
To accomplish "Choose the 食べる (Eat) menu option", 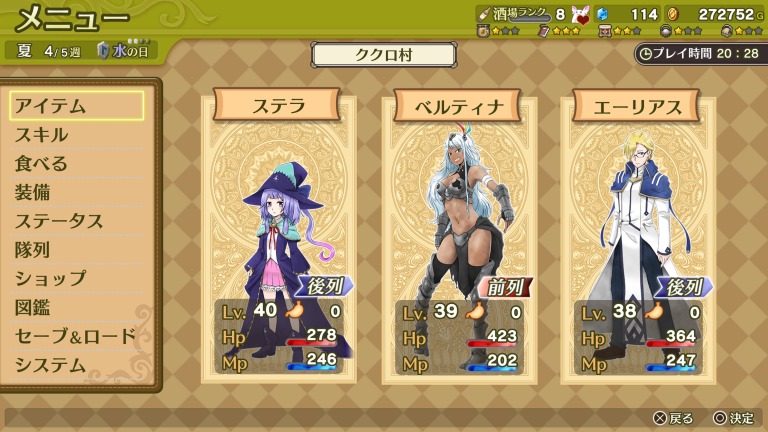I will [x=76, y=164].
